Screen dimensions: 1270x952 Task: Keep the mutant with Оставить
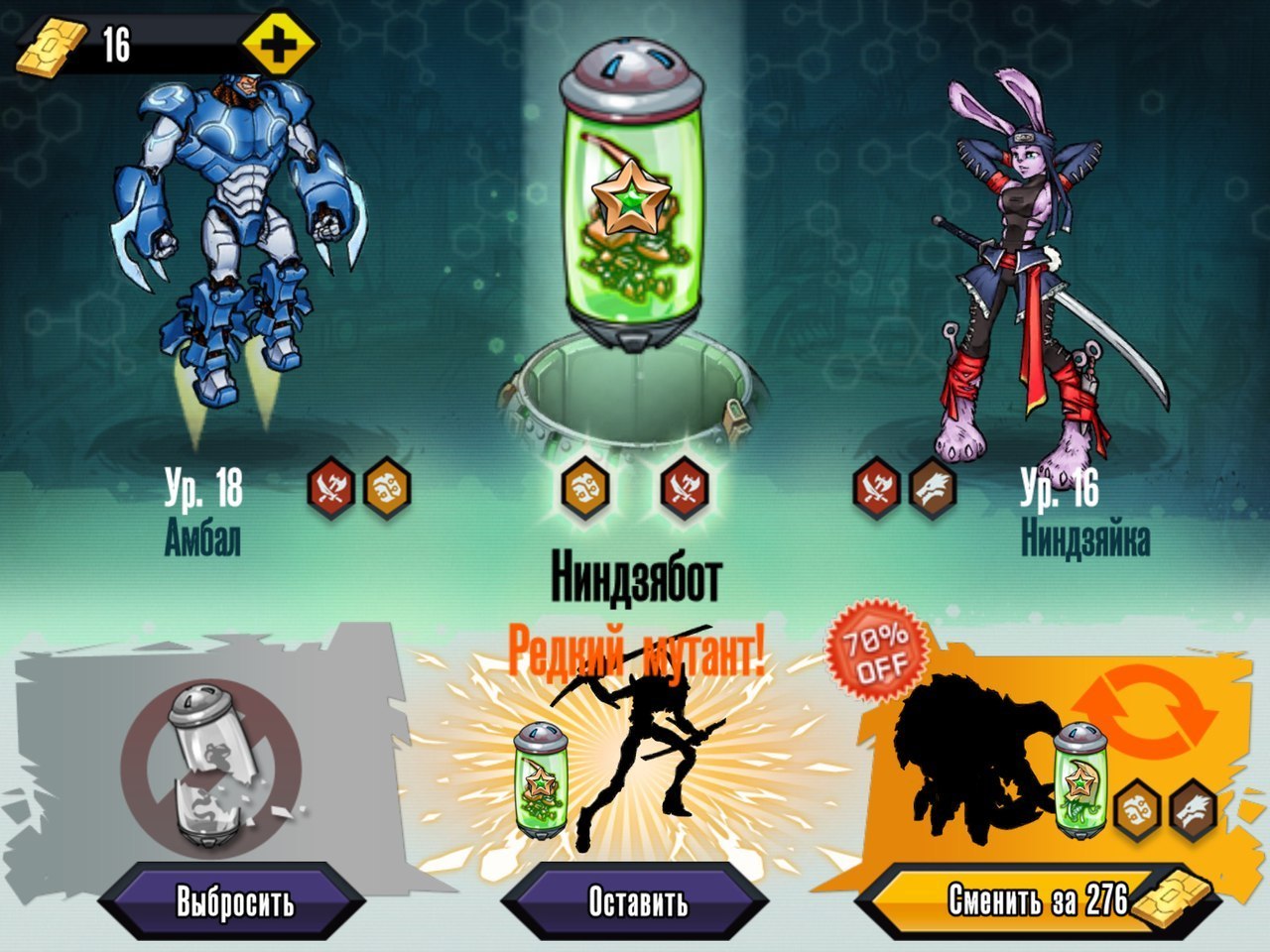click(x=637, y=902)
